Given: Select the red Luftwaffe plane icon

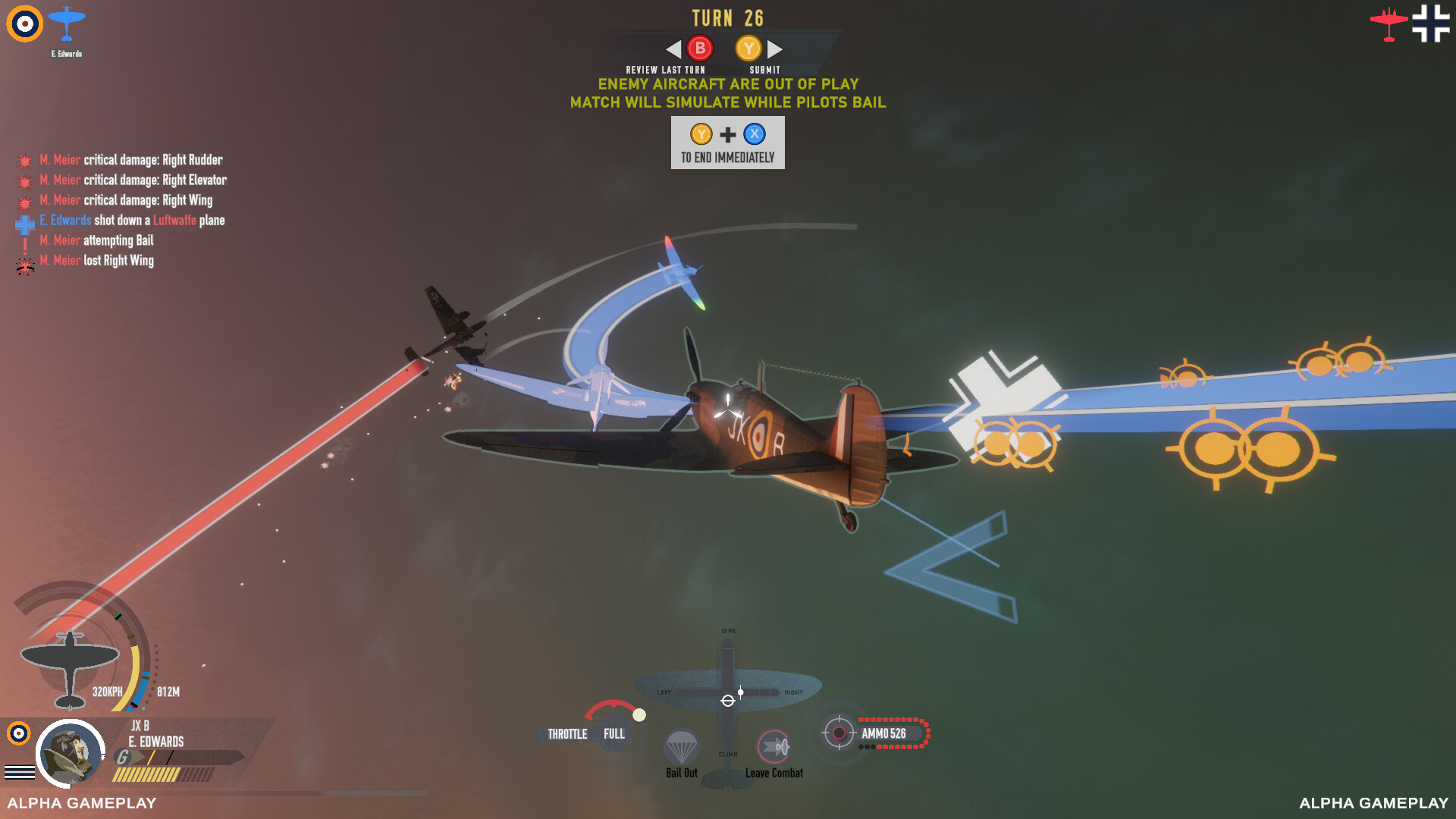Looking at the screenshot, I should pyautogui.click(x=1389, y=24).
